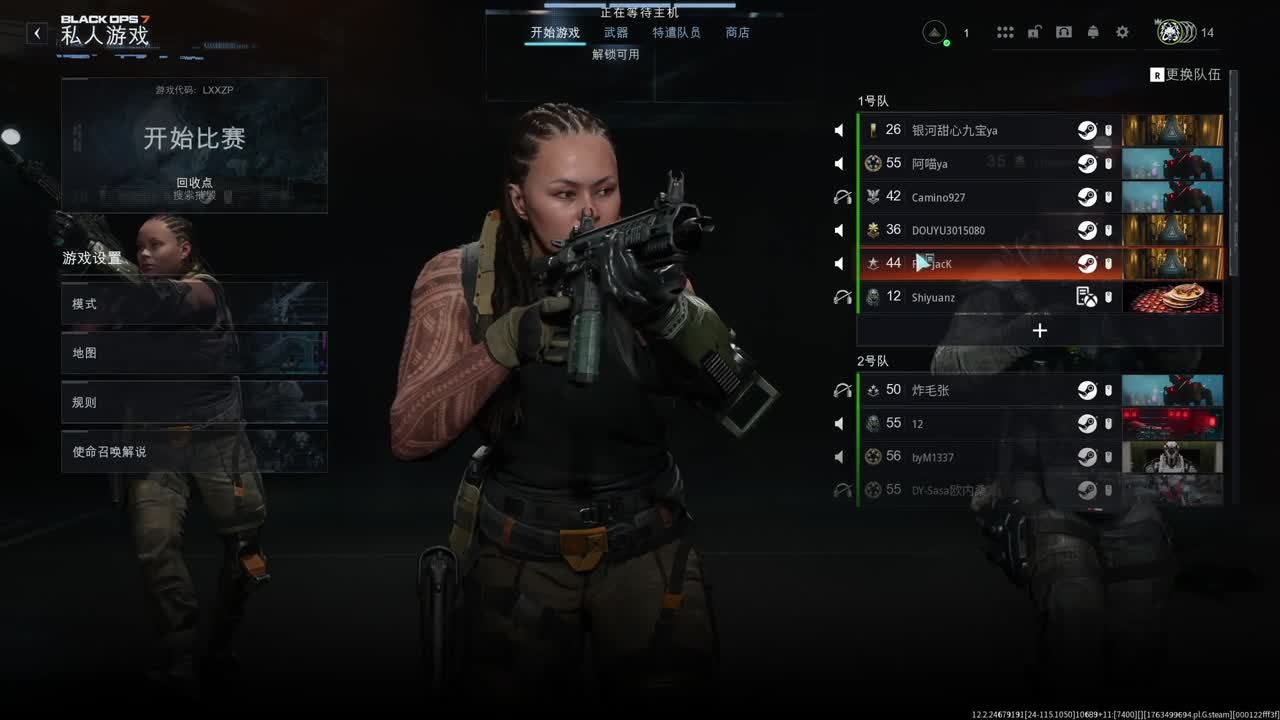The image size is (1280, 720).
Task: Open the 特遣队员 tab
Action: click(676, 33)
